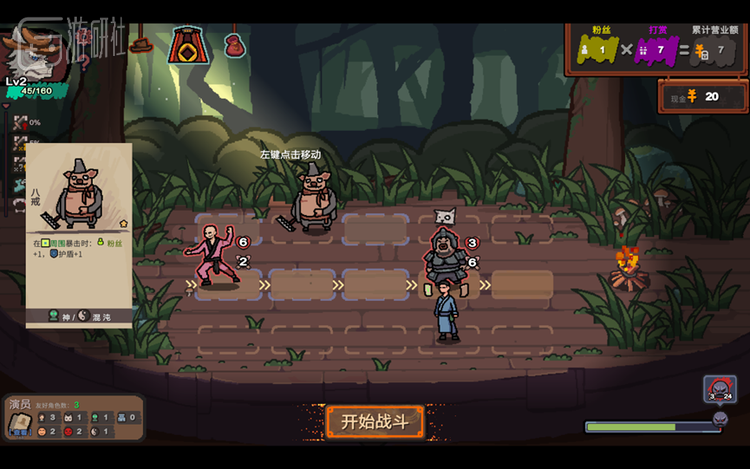The width and height of the screenshot is (750, 469).
Task: Select the red tent stage icon
Action: click(187, 45)
